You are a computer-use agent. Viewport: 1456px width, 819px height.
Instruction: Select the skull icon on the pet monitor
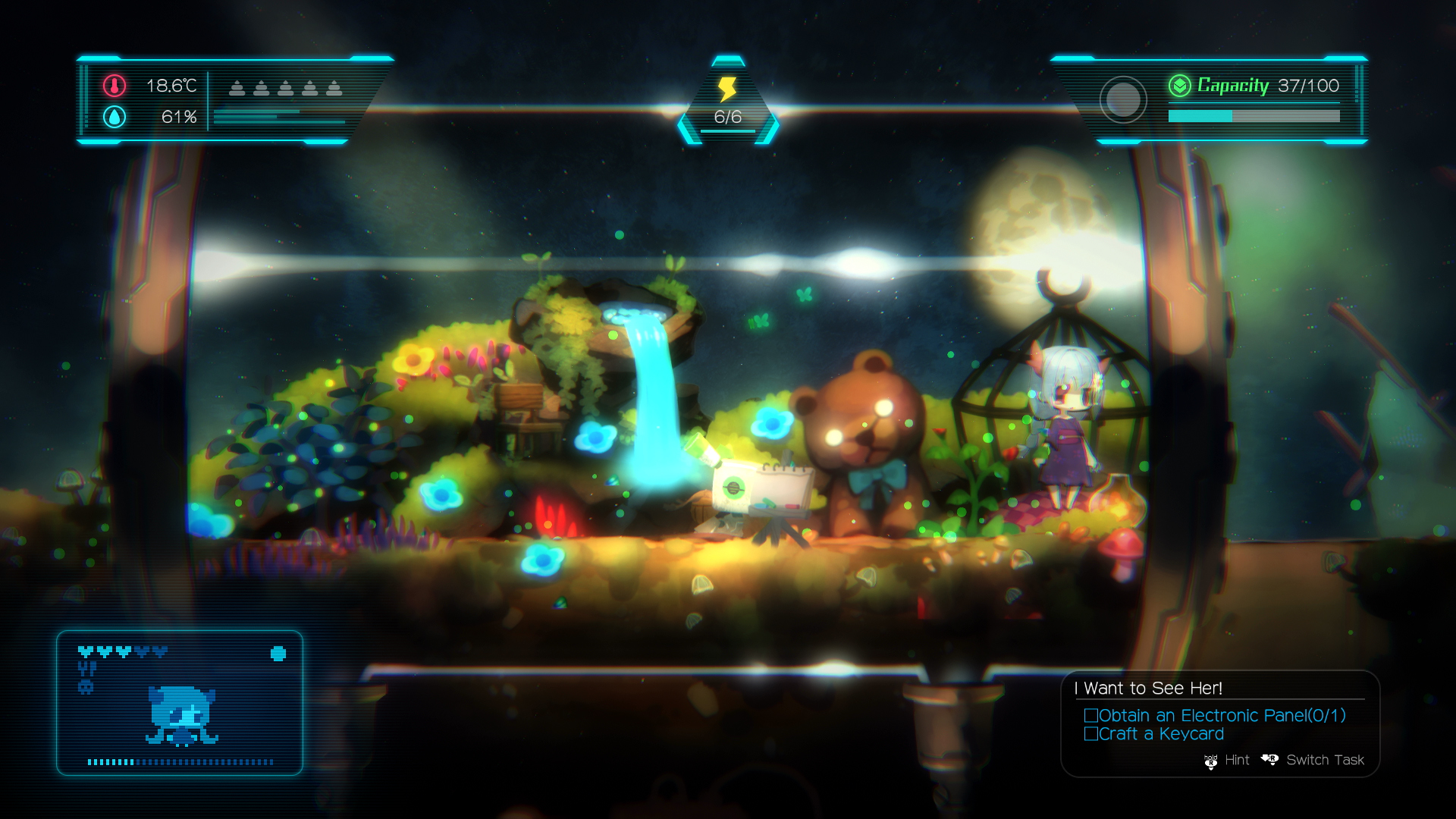(x=86, y=686)
